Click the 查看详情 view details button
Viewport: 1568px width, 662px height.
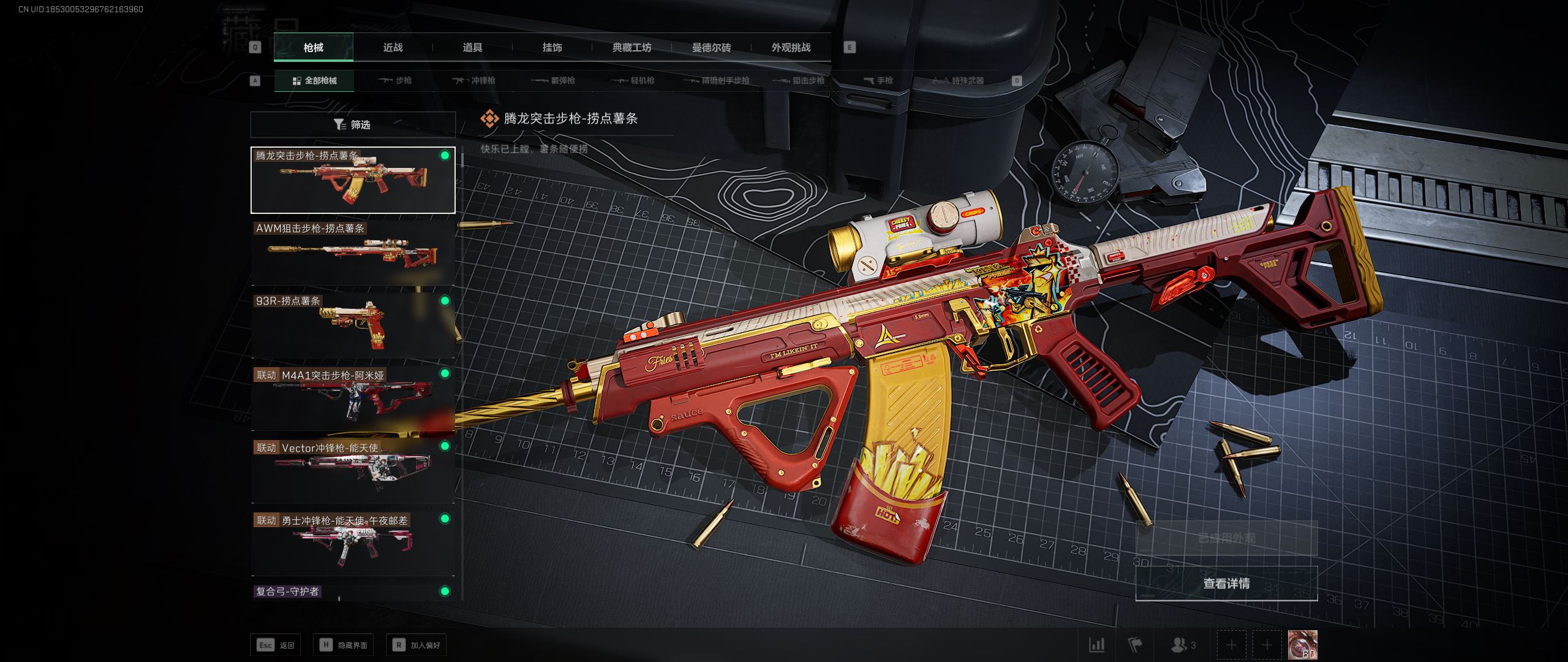pyautogui.click(x=1226, y=584)
